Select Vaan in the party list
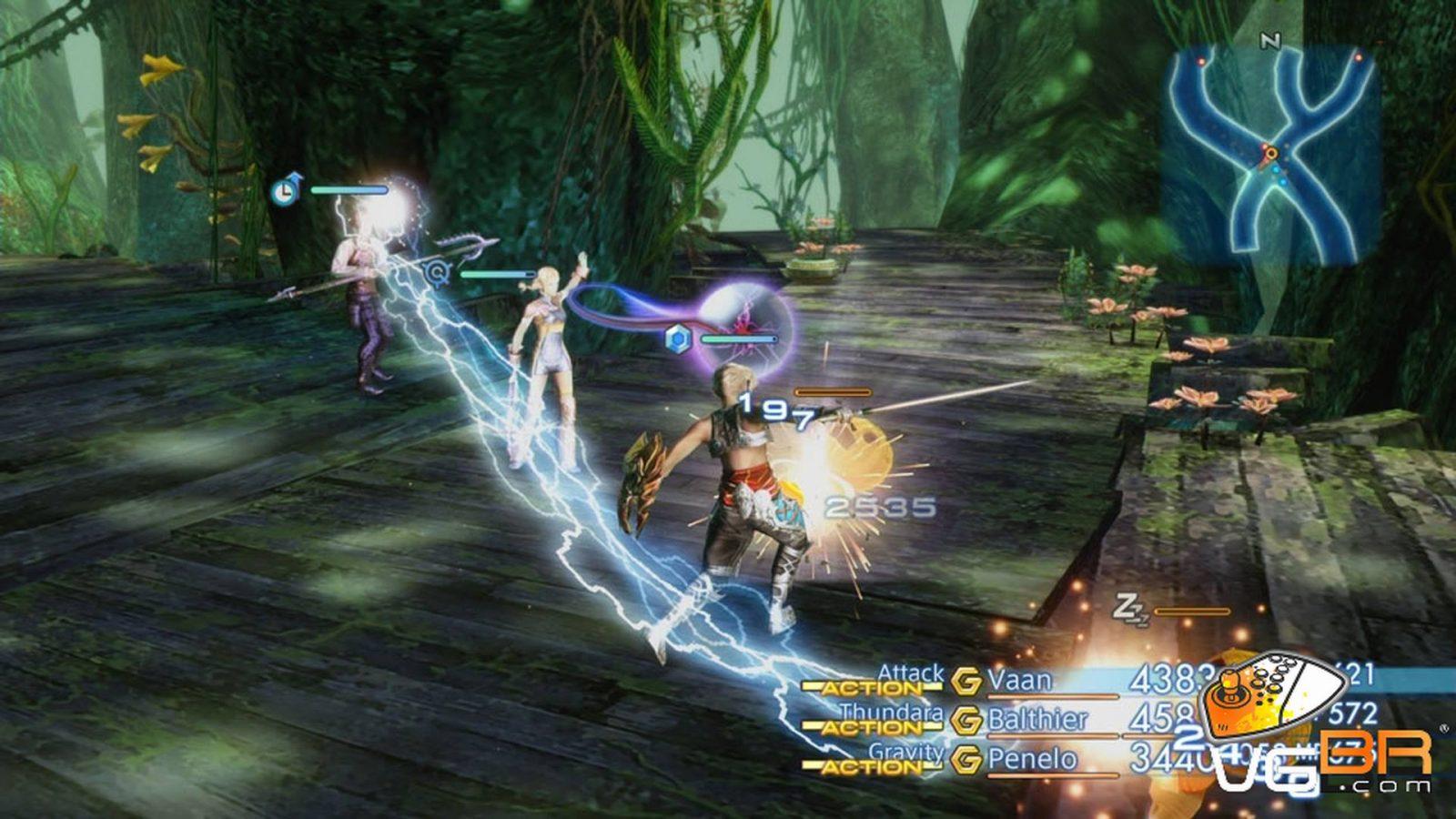This screenshot has width=1456, height=819. (1019, 681)
